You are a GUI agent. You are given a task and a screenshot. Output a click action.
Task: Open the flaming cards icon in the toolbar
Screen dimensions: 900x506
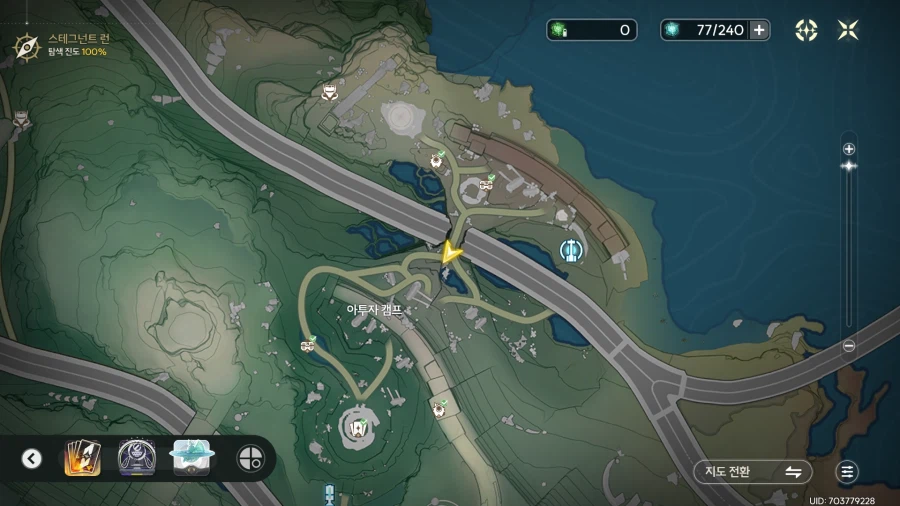click(x=82, y=458)
